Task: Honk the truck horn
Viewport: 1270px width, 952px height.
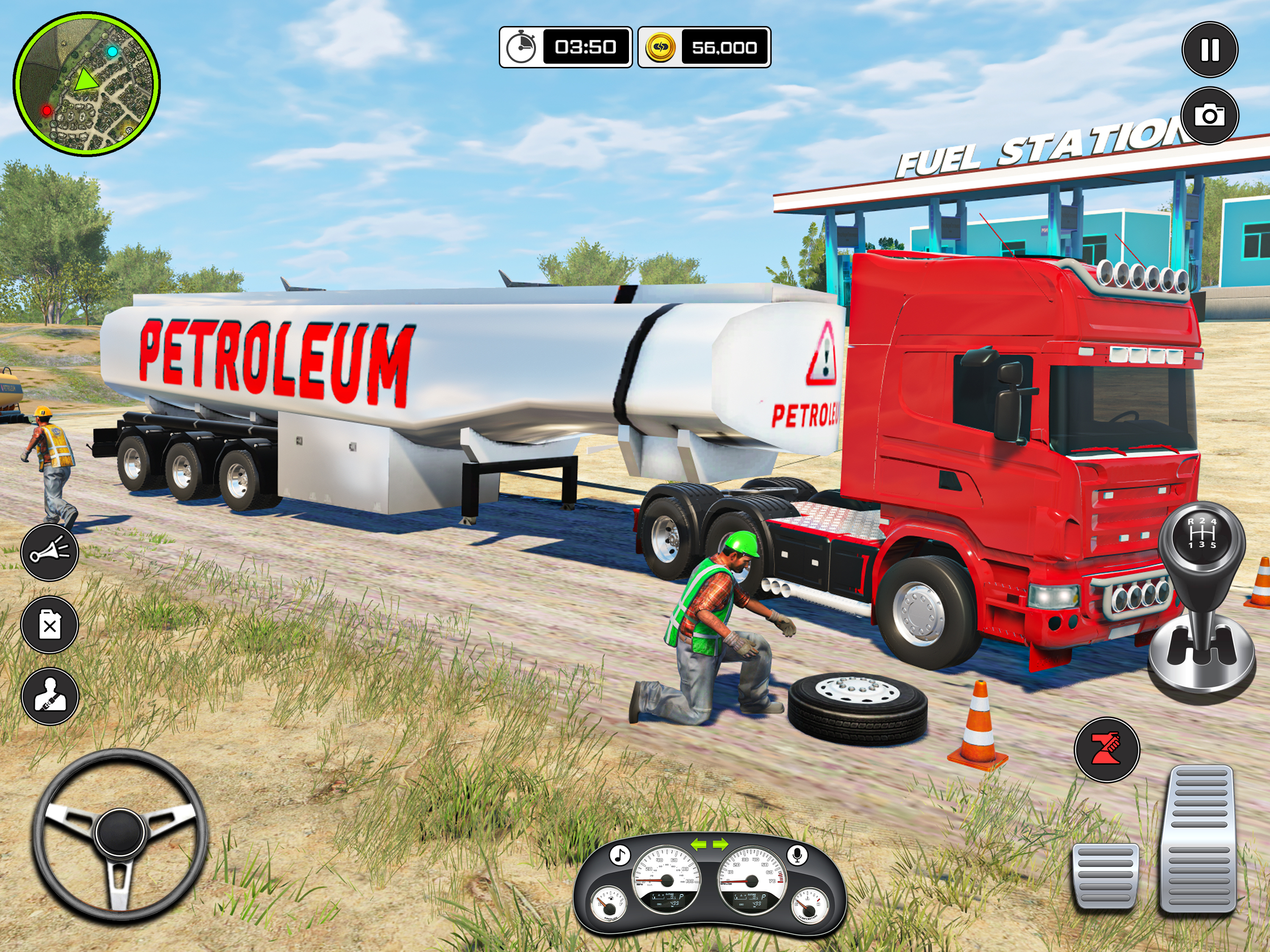Action: (50, 552)
